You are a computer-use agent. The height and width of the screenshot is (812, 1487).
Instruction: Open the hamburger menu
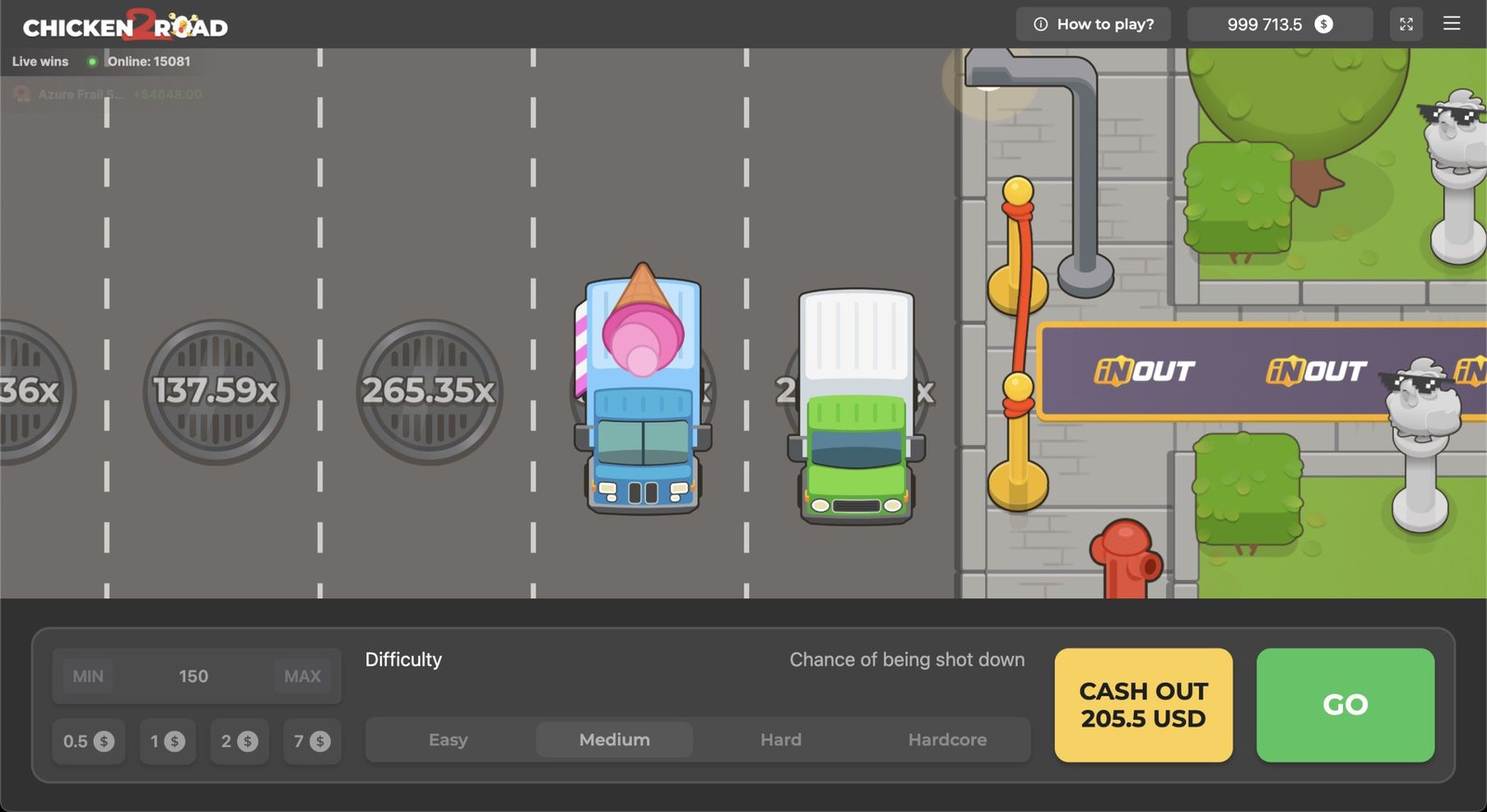pos(1452,23)
